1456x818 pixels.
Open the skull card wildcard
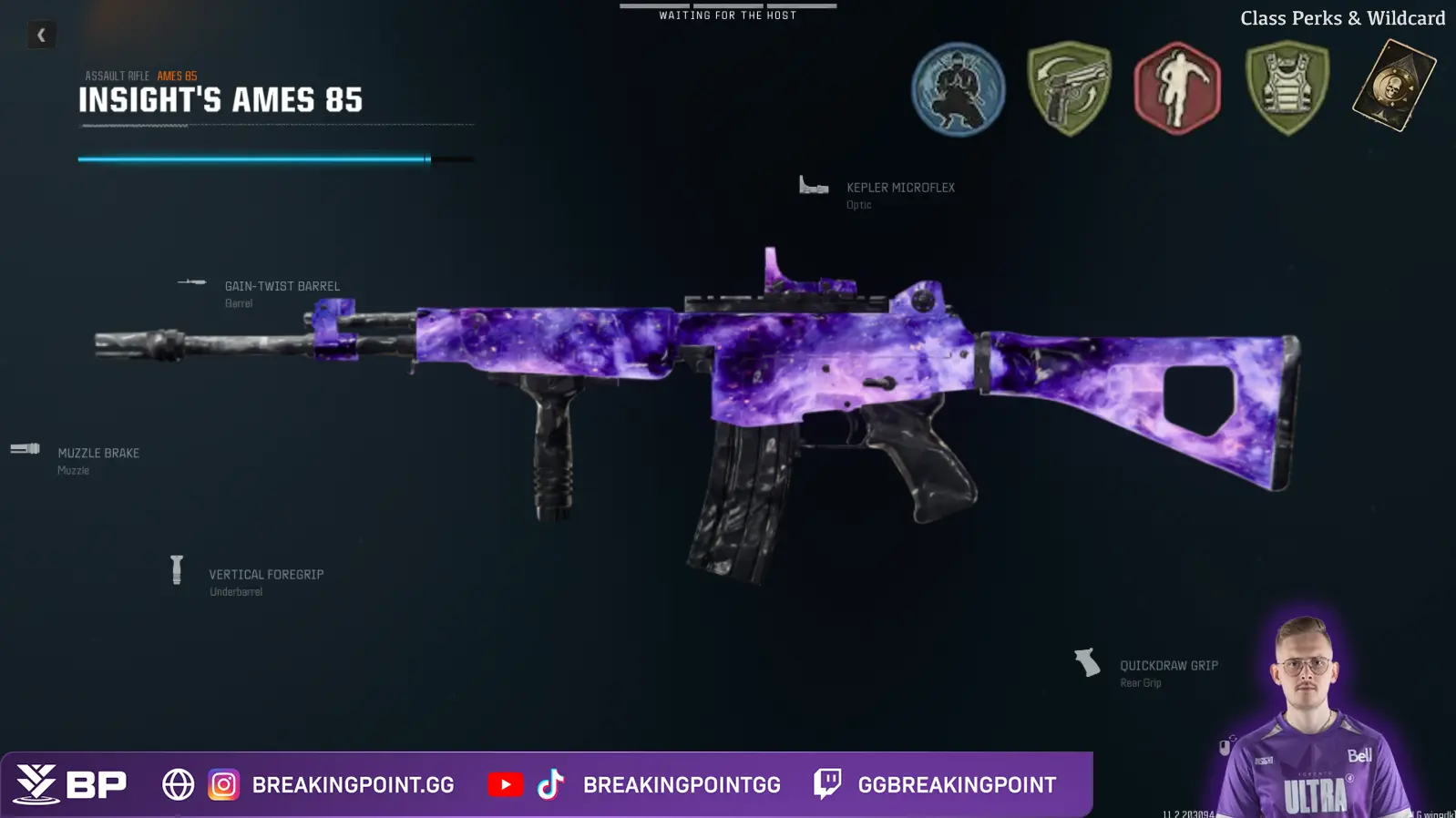pyautogui.click(x=1393, y=86)
